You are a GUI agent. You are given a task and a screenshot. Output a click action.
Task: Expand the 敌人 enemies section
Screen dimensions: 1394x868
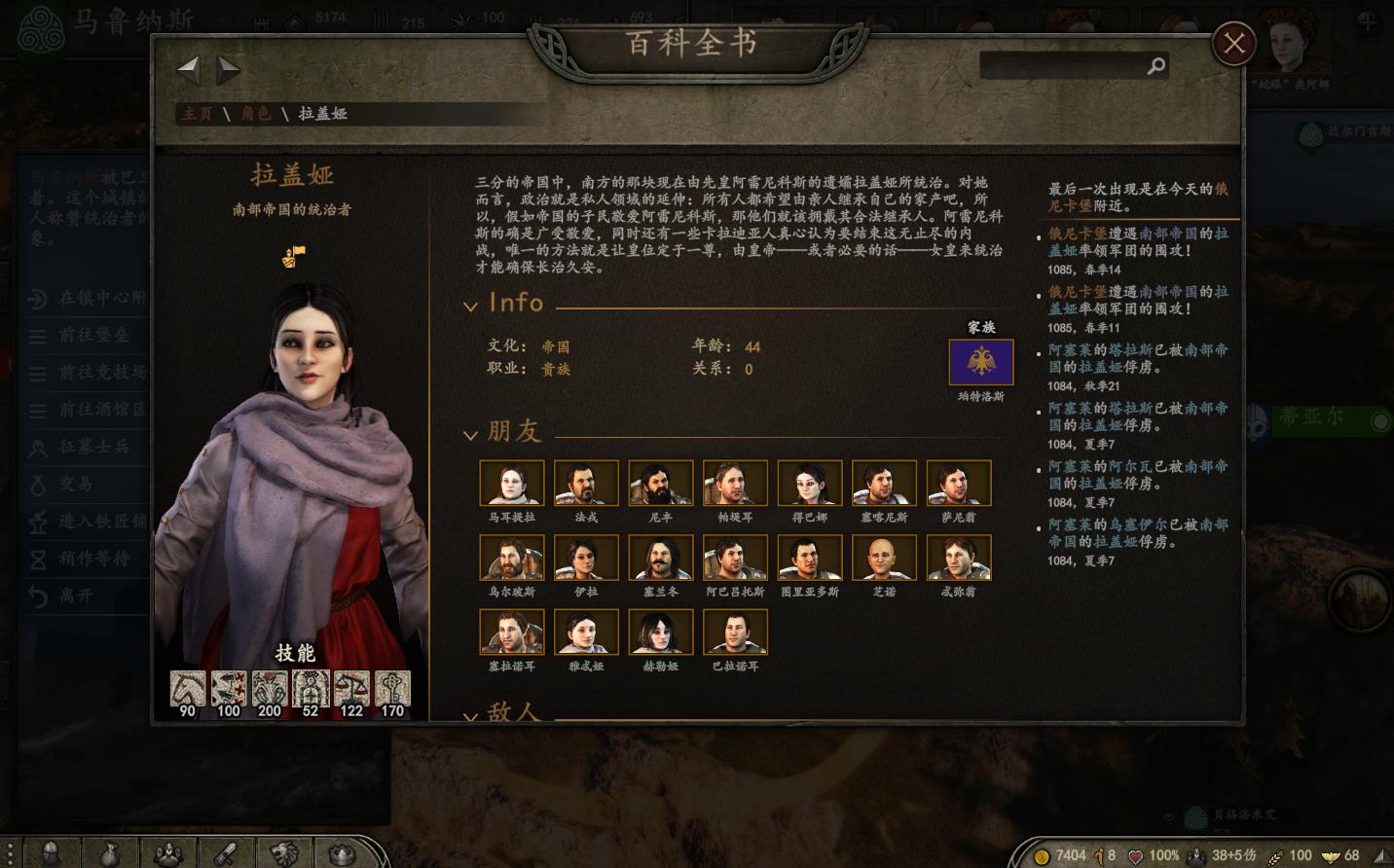pyautogui.click(x=471, y=716)
